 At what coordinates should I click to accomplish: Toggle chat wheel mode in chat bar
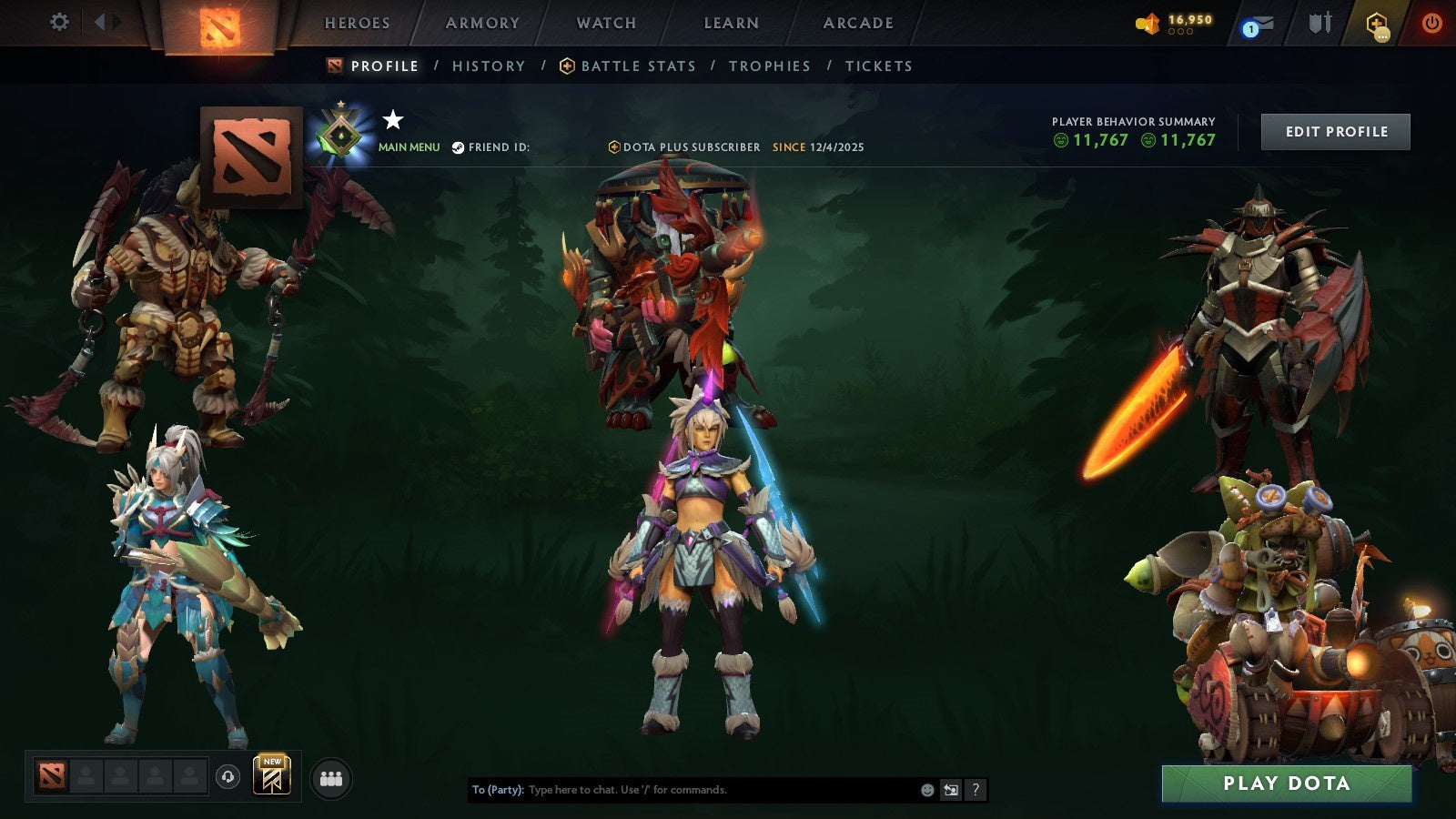pyautogui.click(x=952, y=789)
